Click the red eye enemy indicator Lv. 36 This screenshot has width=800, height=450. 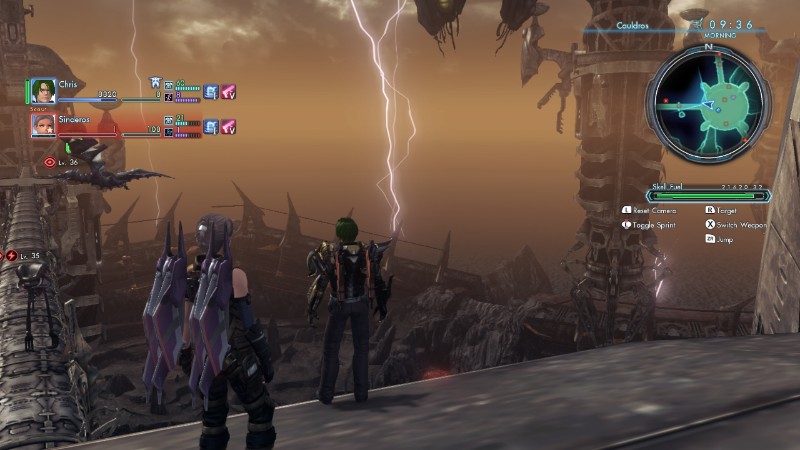click(x=49, y=161)
